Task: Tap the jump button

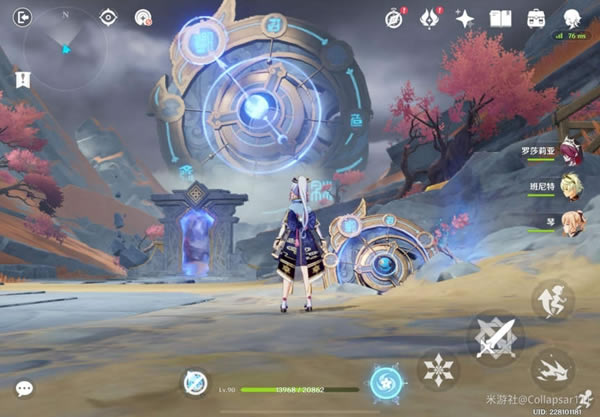Action: tap(551, 300)
